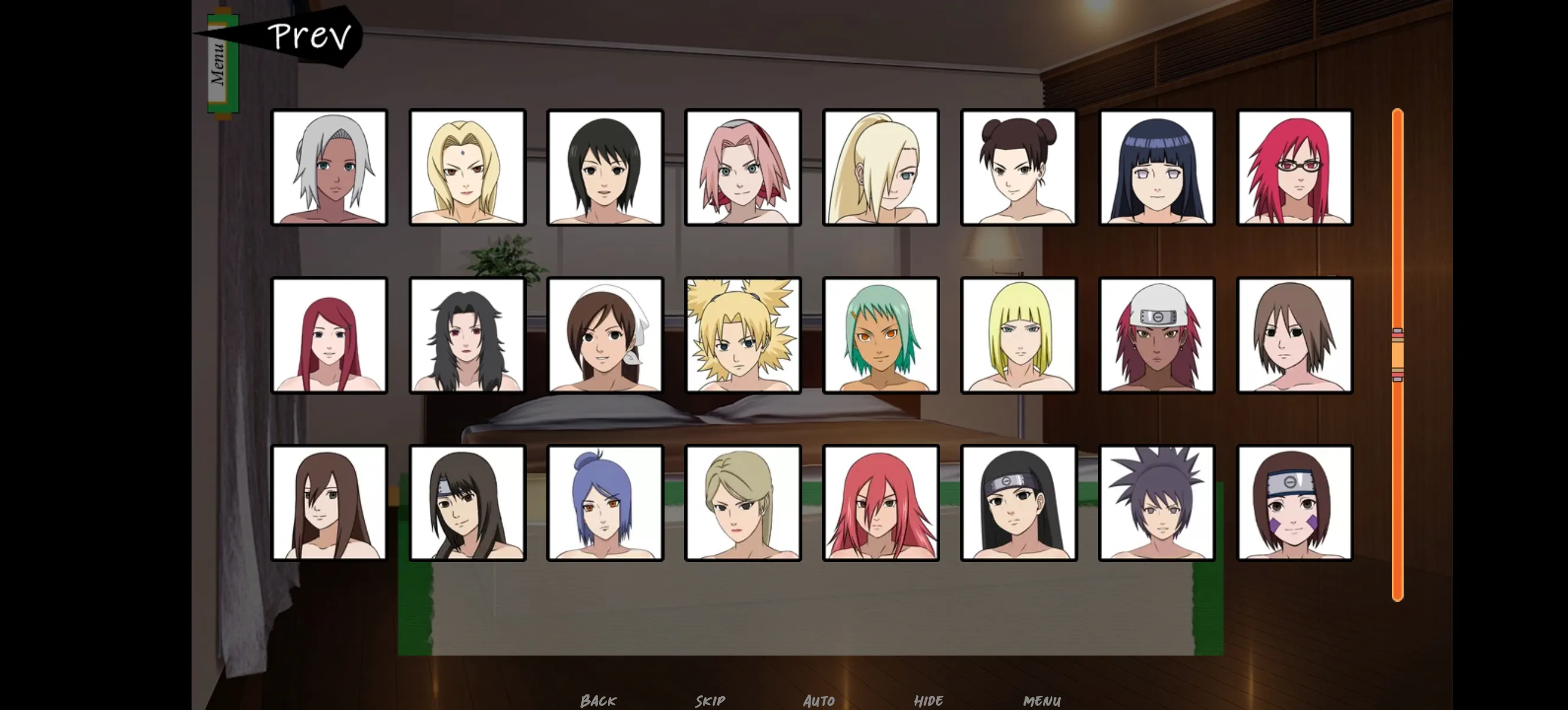Click the Back button
This screenshot has width=1568, height=710.
pyautogui.click(x=598, y=701)
